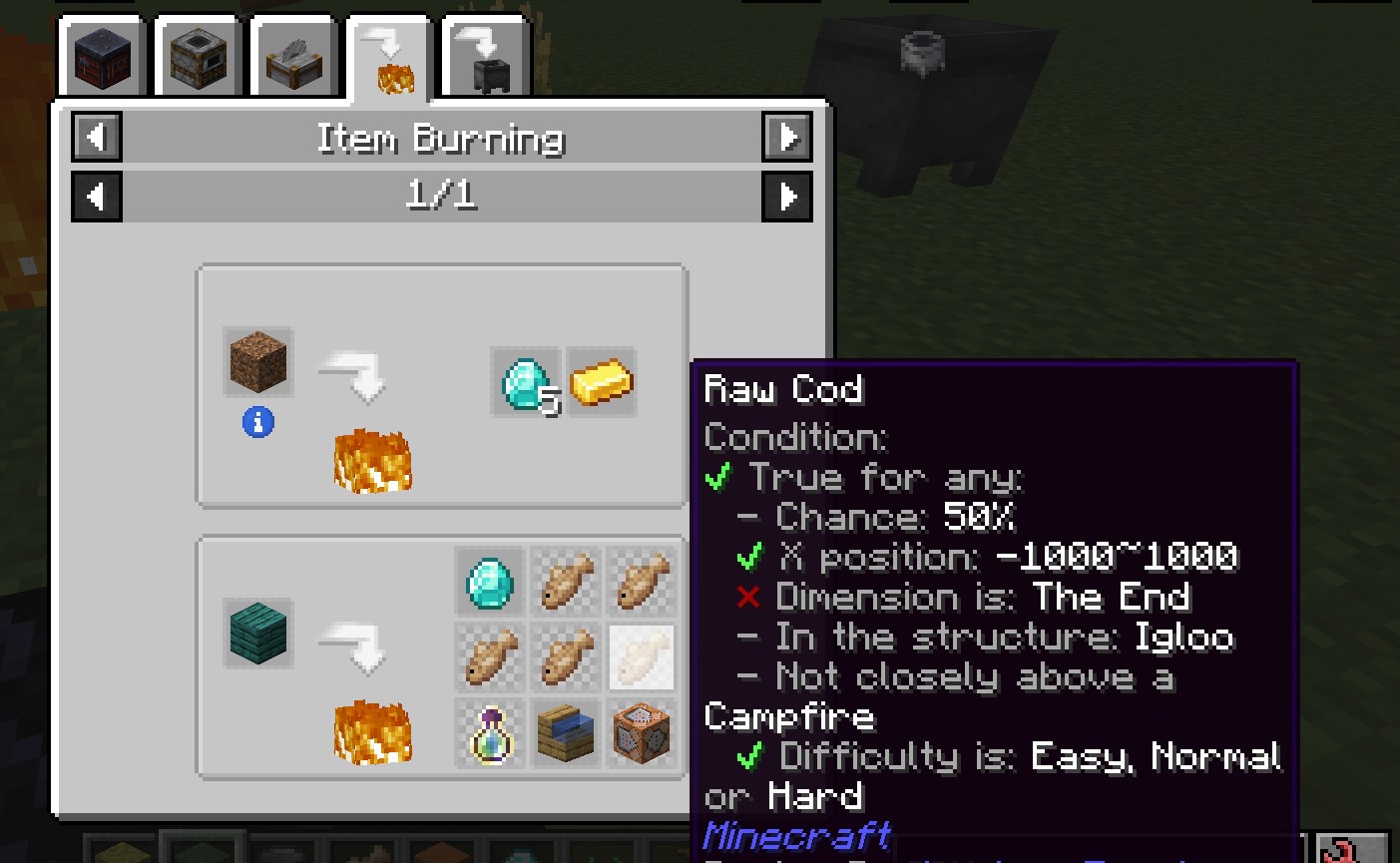Select the diamond stack of five
The height and width of the screenshot is (863, 1400).
point(526,382)
